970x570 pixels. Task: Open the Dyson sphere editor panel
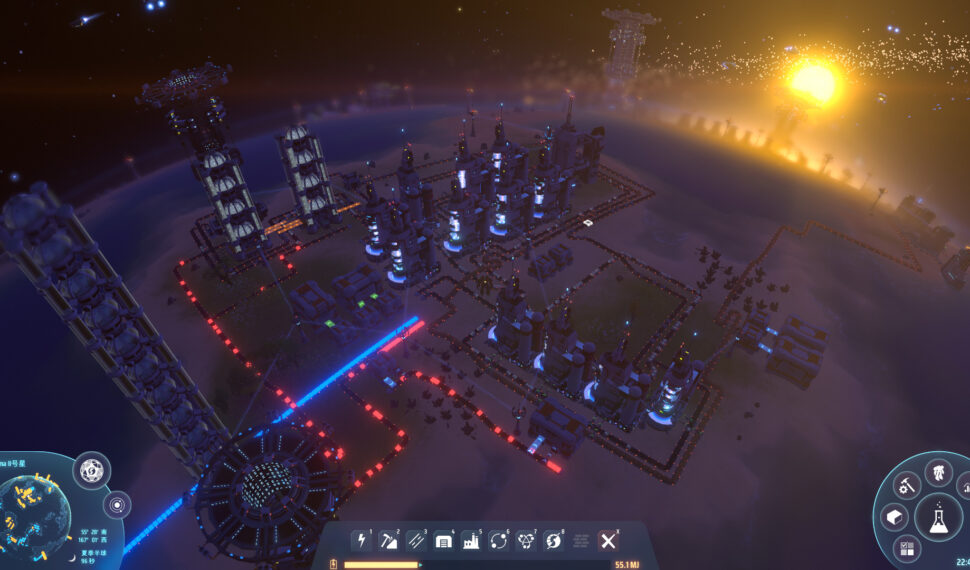(x=91, y=469)
